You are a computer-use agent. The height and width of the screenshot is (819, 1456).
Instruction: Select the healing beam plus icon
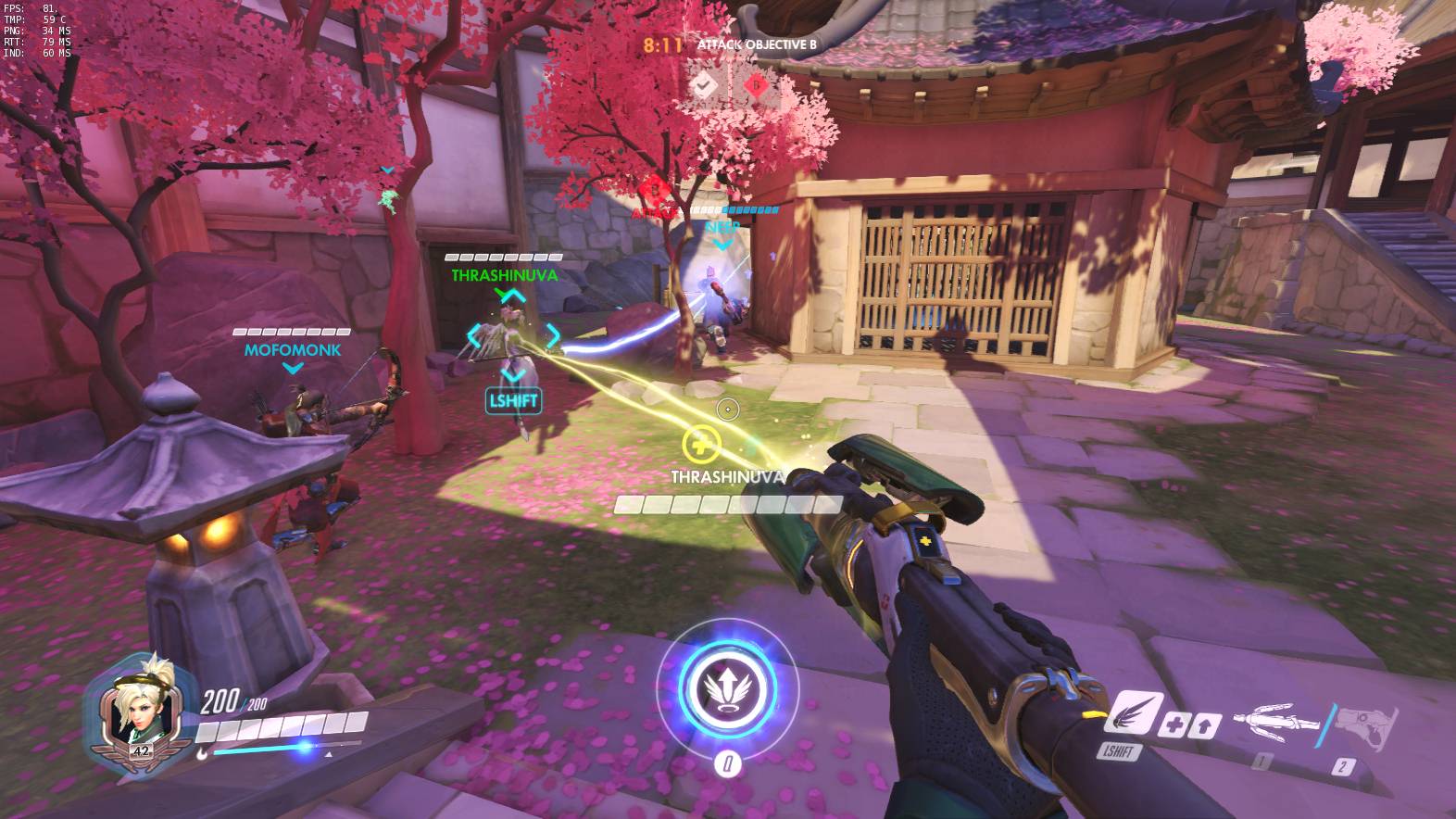tap(1174, 724)
